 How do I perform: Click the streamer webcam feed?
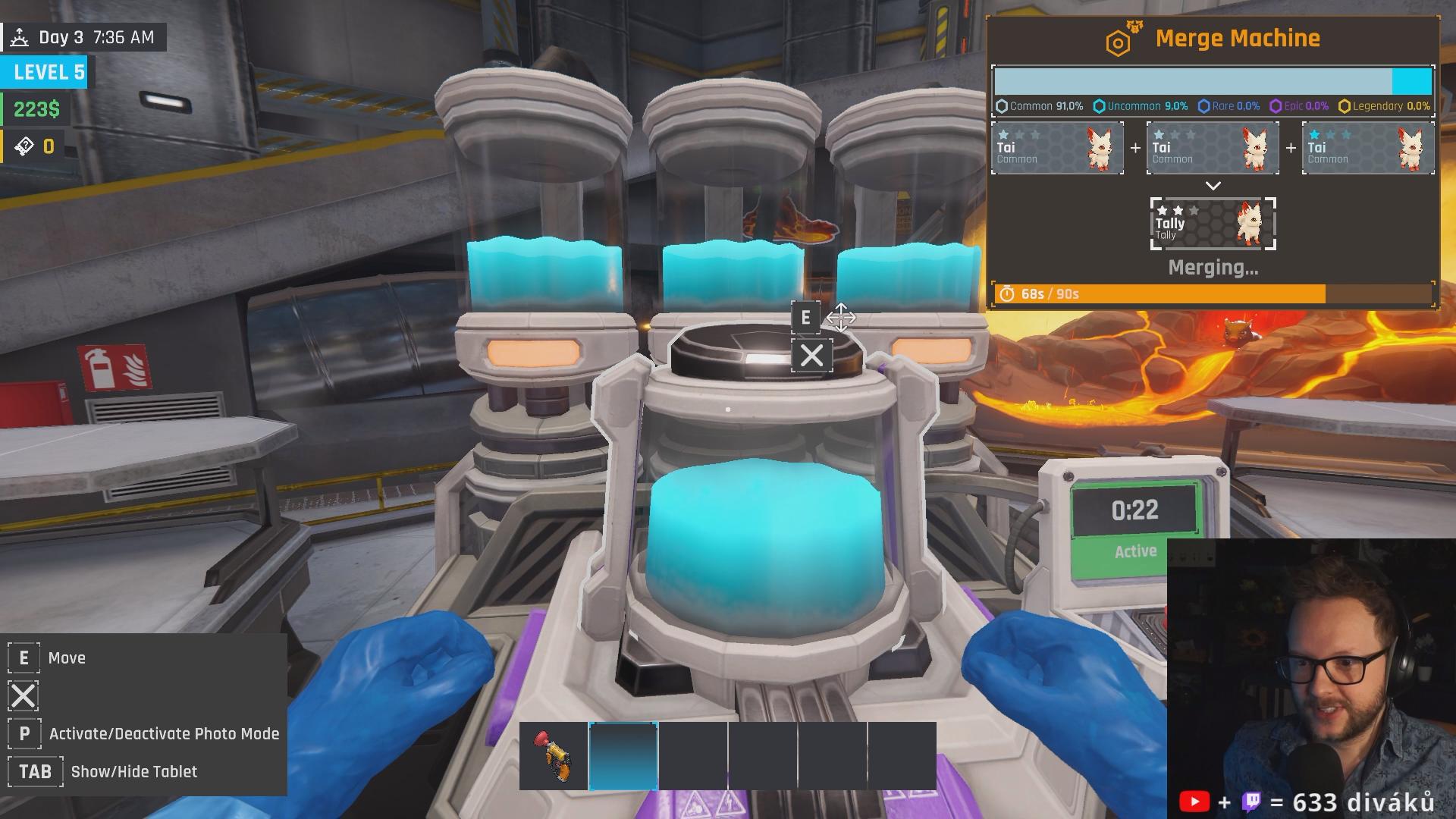pyautogui.click(x=1310, y=667)
